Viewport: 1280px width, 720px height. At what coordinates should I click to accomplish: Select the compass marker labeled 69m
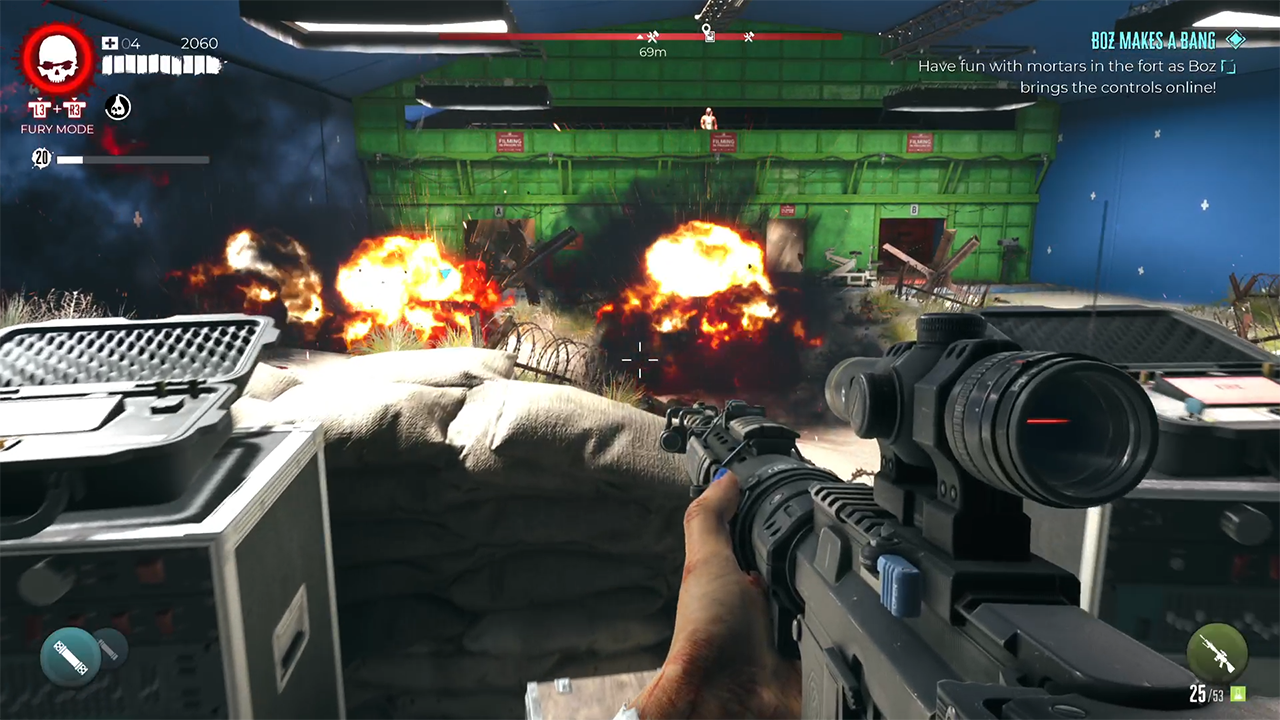(652, 39)
